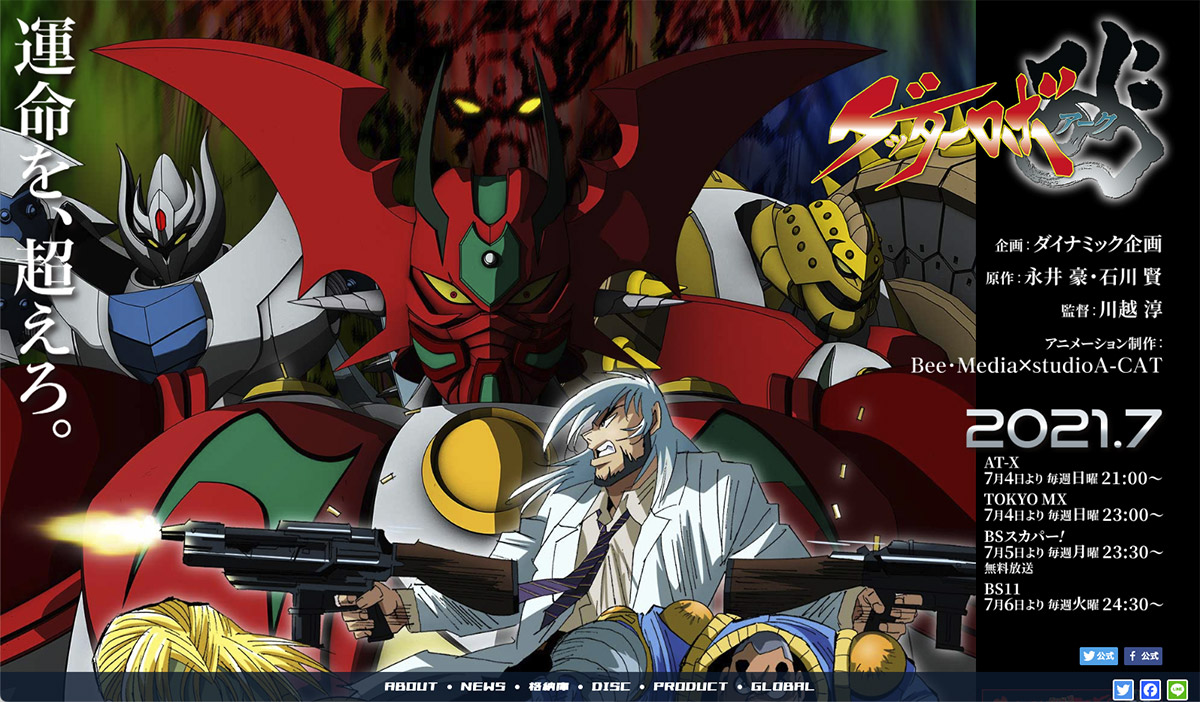Open the Facebook 公式 button
Screen dimensions: 1200x702
tap(1142, 656)
